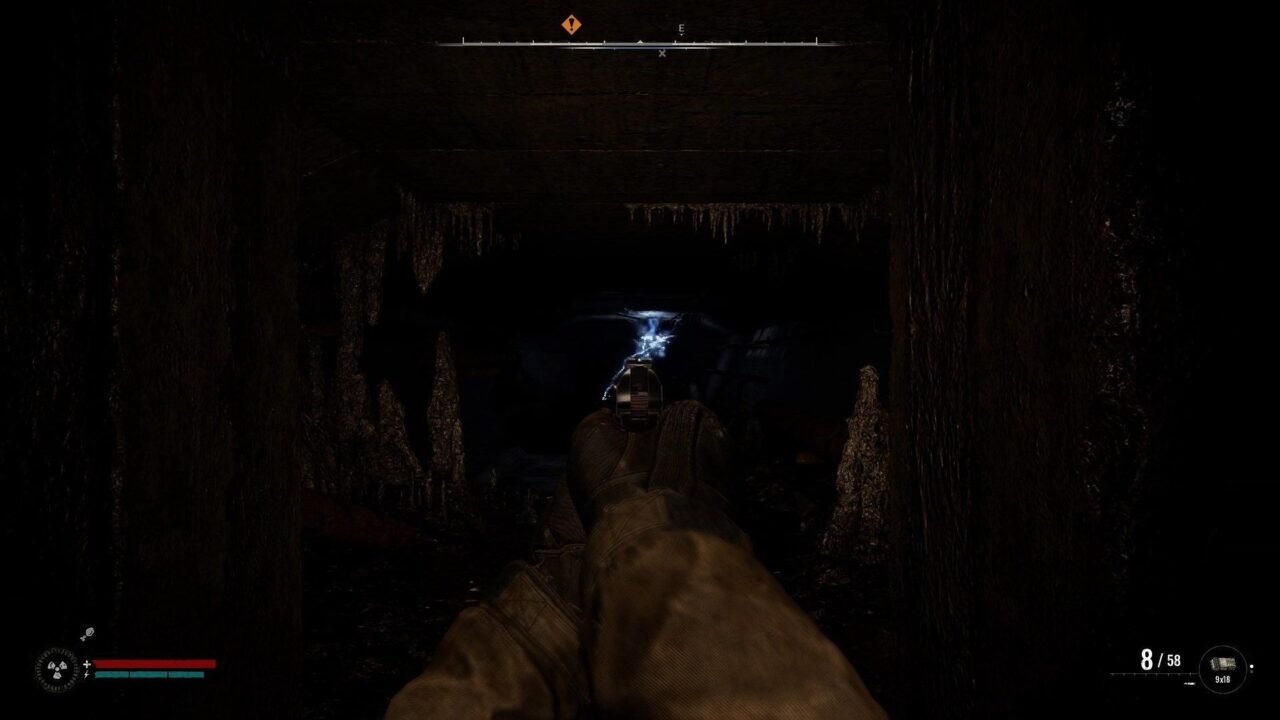Viewport: 1280px width, 720px height.
Task: Click the teal stamina bar
Action: (x=149, y=675)
